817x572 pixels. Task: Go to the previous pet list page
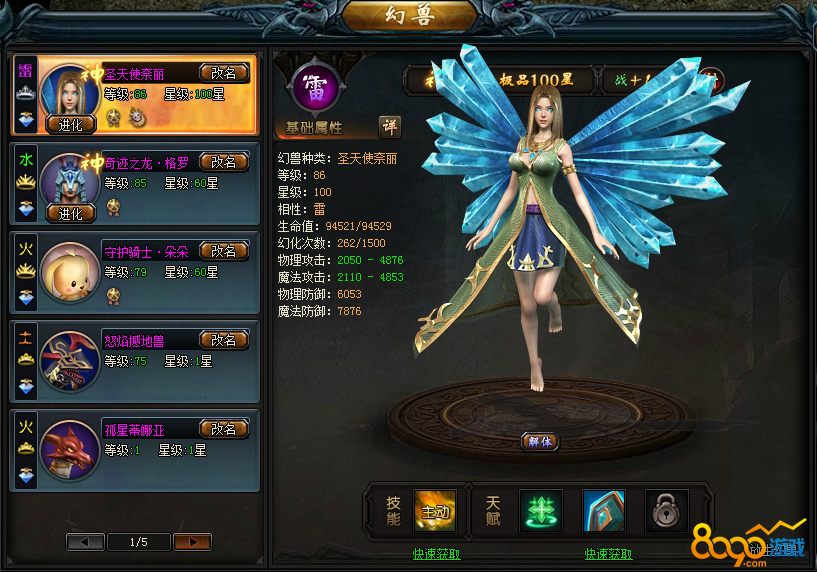tap(85, 542)
